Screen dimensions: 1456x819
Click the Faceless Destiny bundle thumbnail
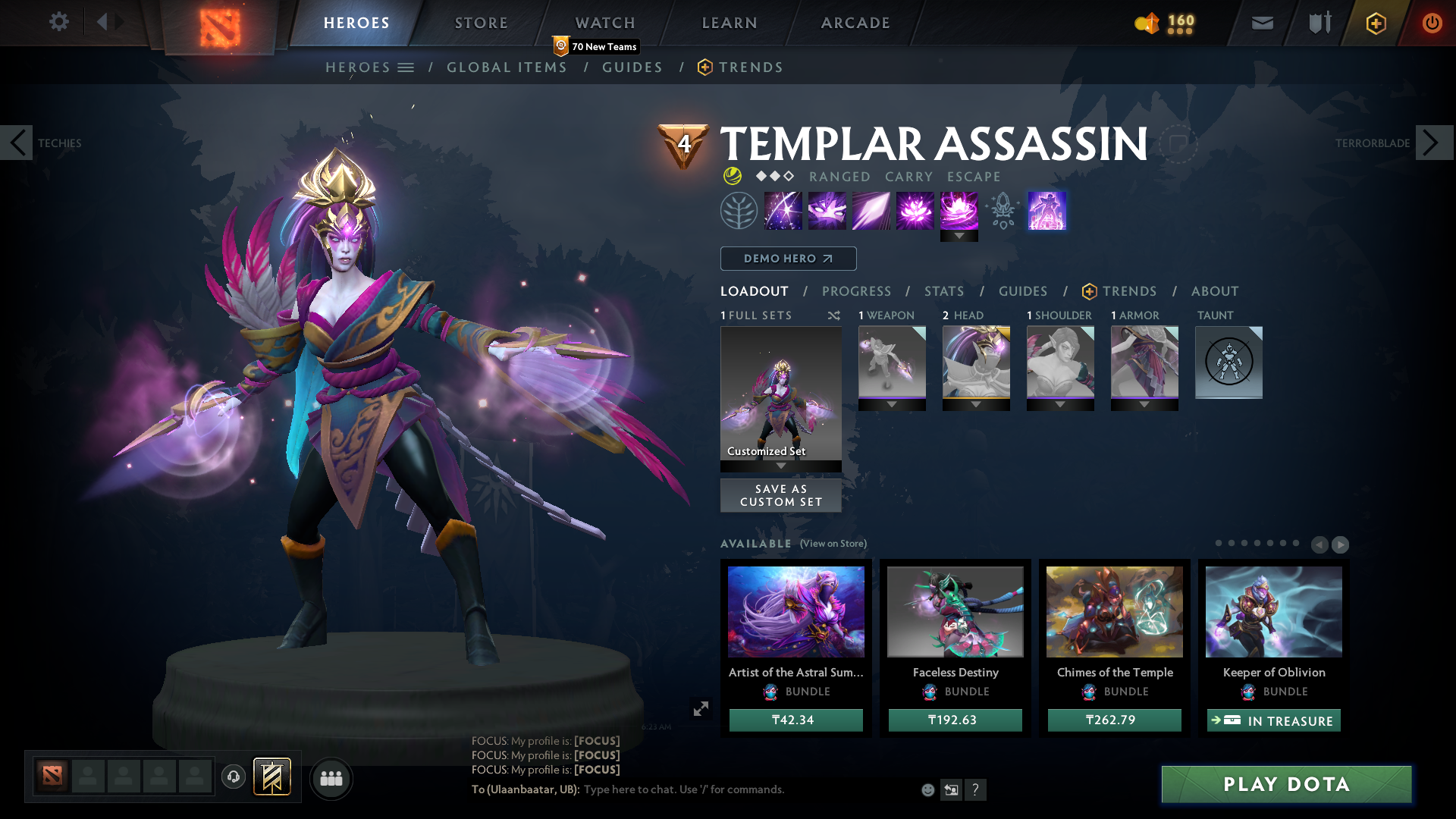[955, 611]
